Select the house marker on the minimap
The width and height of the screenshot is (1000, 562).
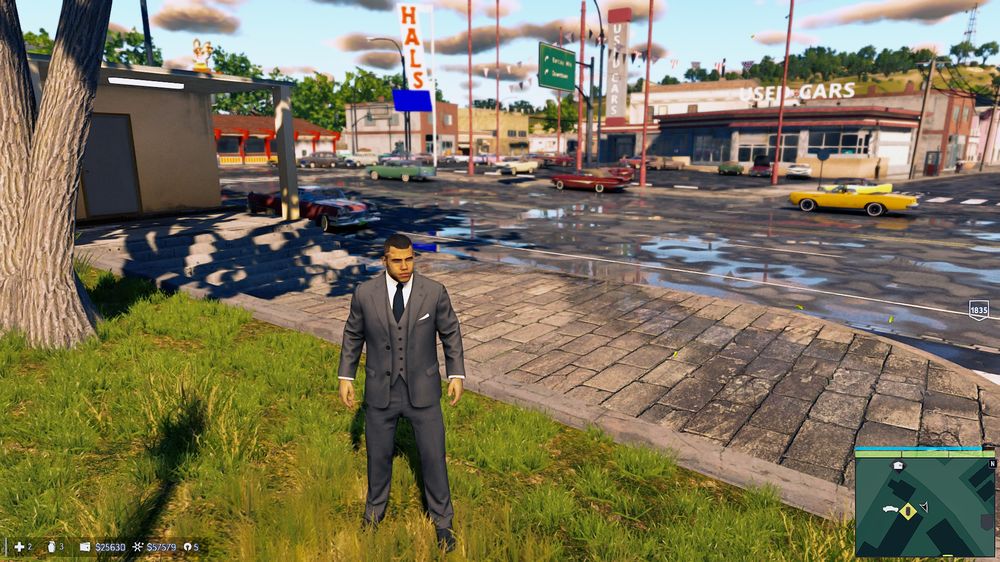tap(898, 466)
